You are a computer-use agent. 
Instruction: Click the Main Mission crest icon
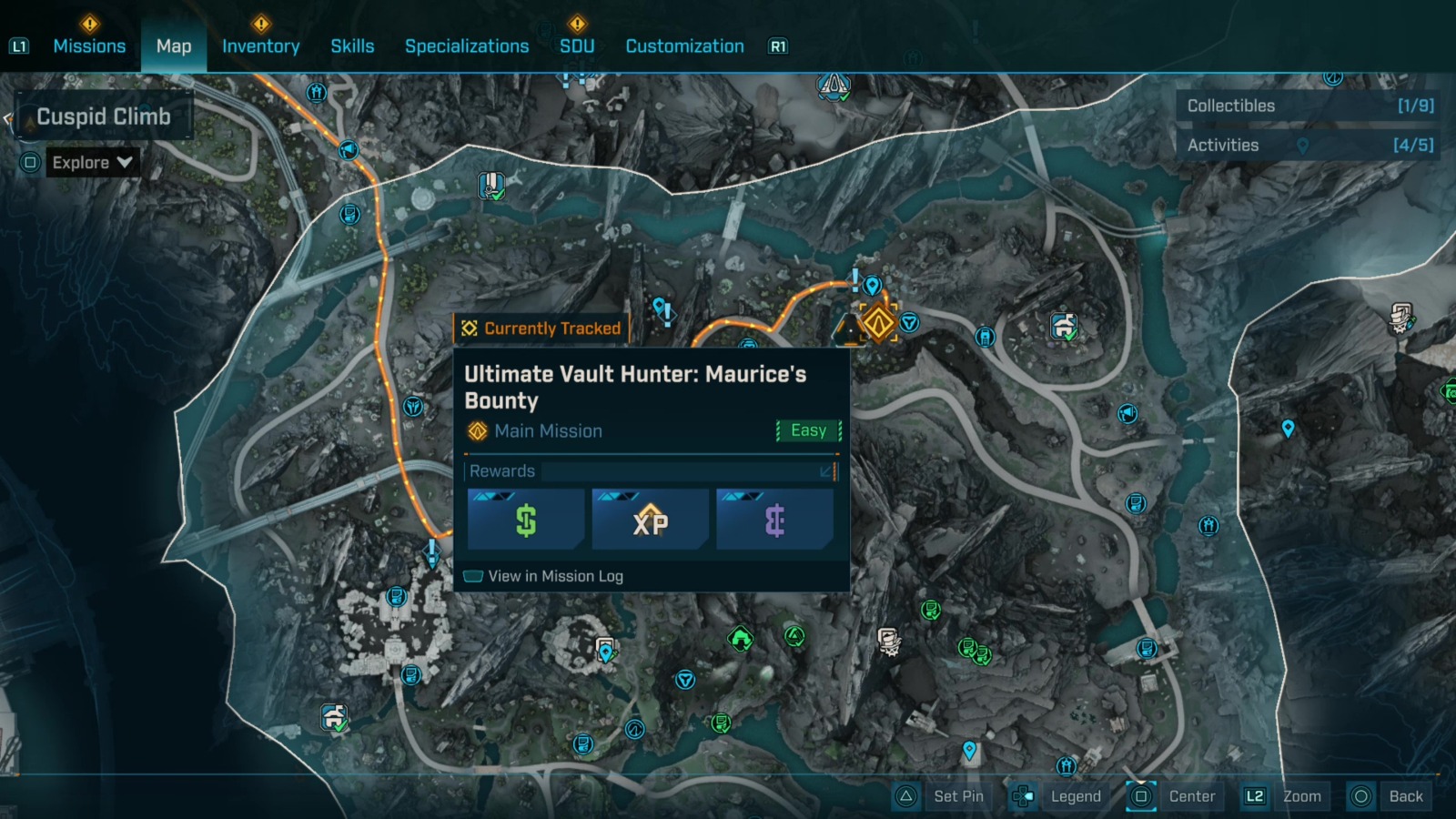(475, 430)
